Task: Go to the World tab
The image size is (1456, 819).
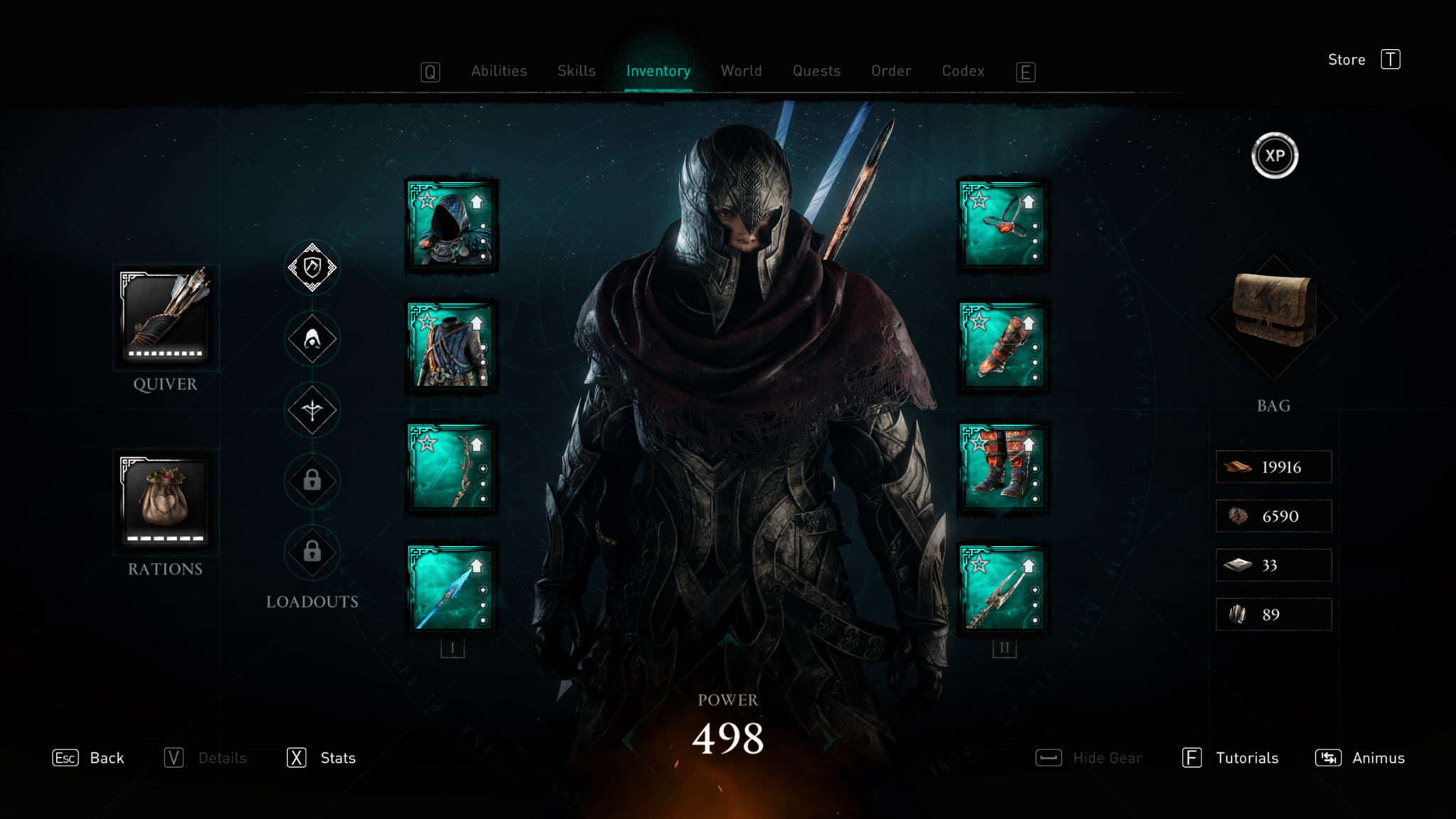Action: point(741,71)
